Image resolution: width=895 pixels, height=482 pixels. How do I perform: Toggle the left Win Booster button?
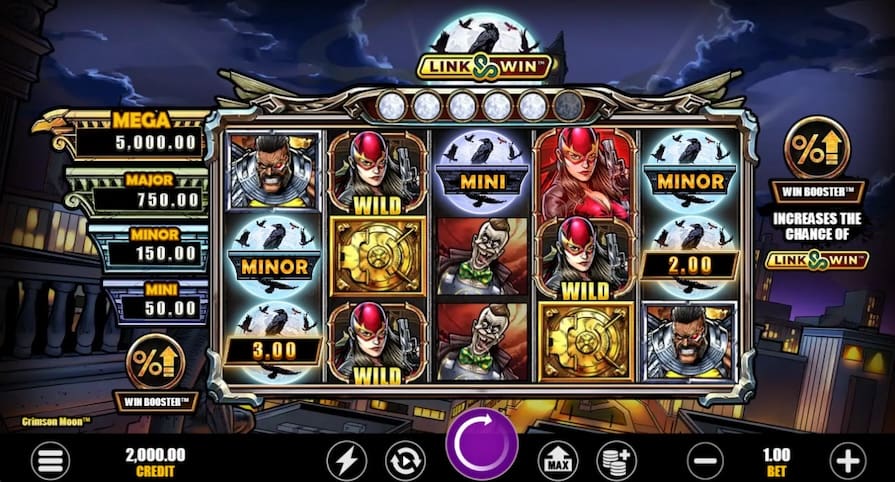pyautogui.click(x=157, y=362)
